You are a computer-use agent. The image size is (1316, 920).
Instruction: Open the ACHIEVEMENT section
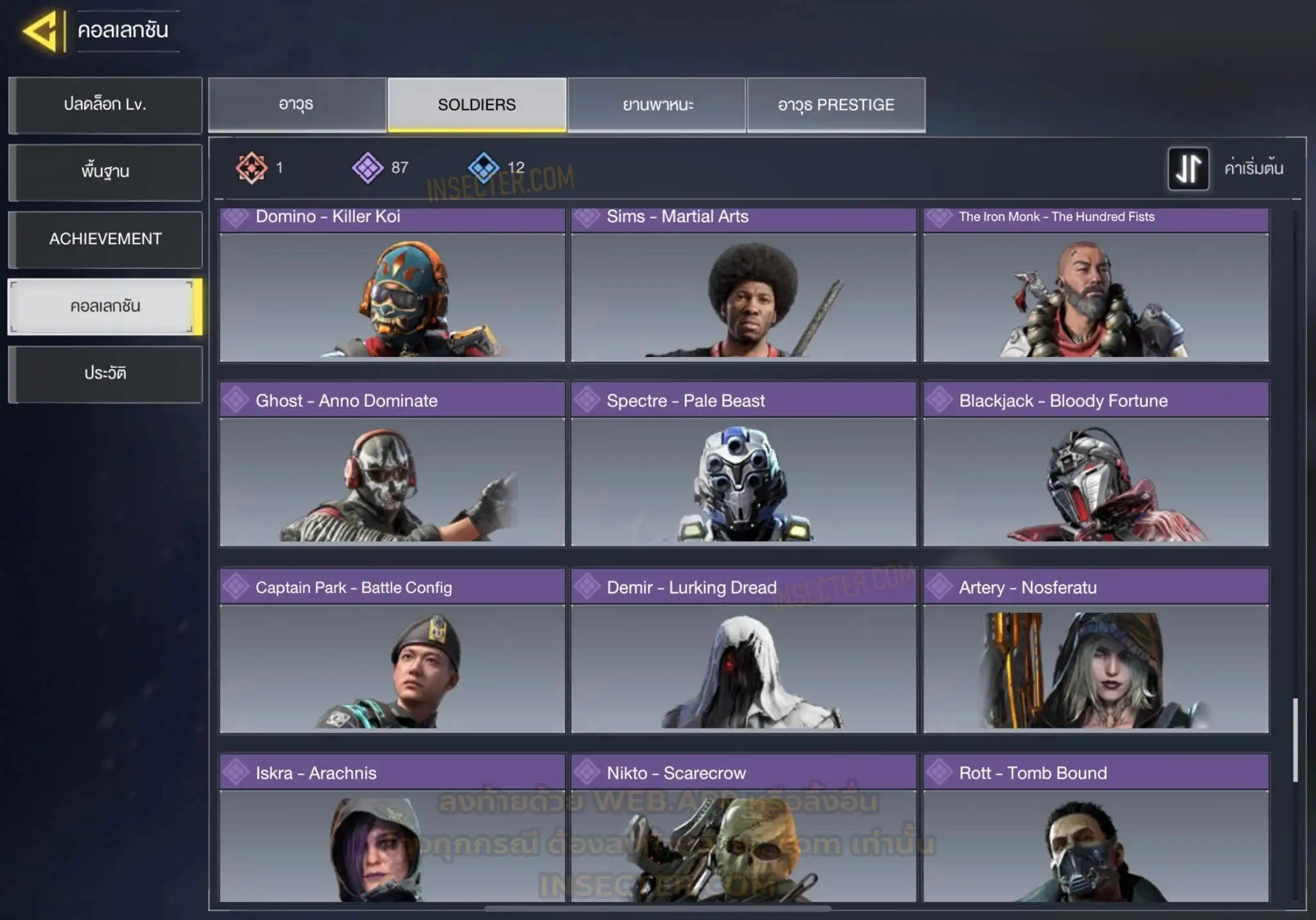click(105, 239)
